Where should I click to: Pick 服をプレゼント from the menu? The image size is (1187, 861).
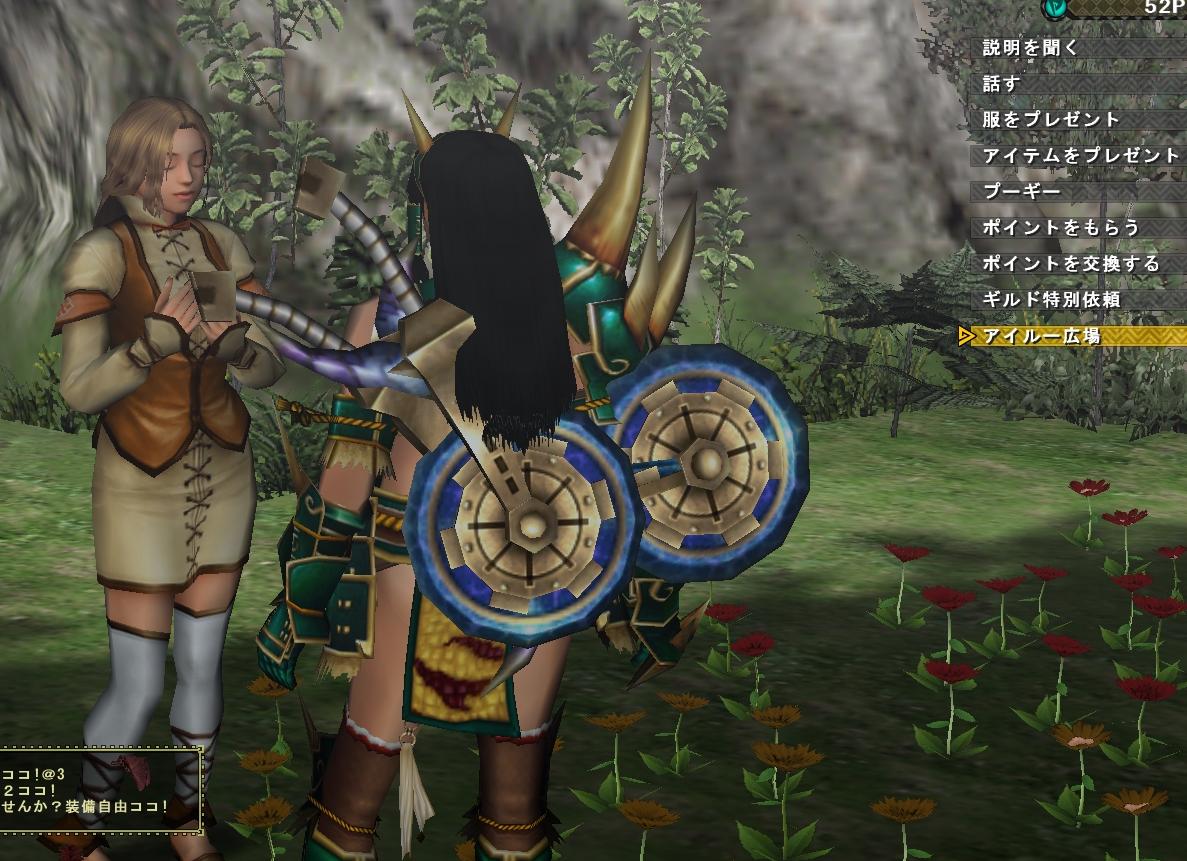point(1052,119)
